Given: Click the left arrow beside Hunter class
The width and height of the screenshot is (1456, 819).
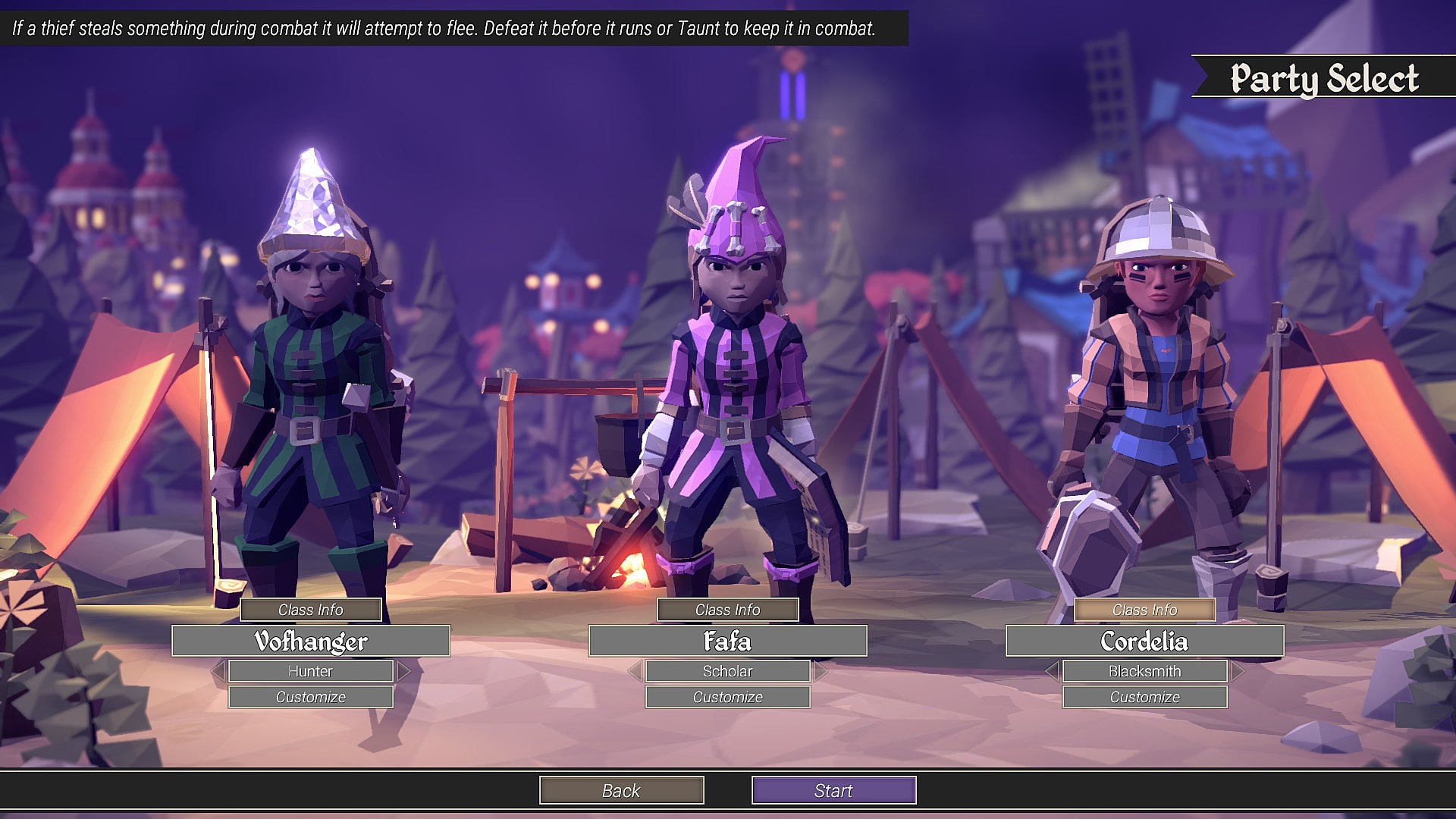Looking at the screenshot, I should (218, 671).
